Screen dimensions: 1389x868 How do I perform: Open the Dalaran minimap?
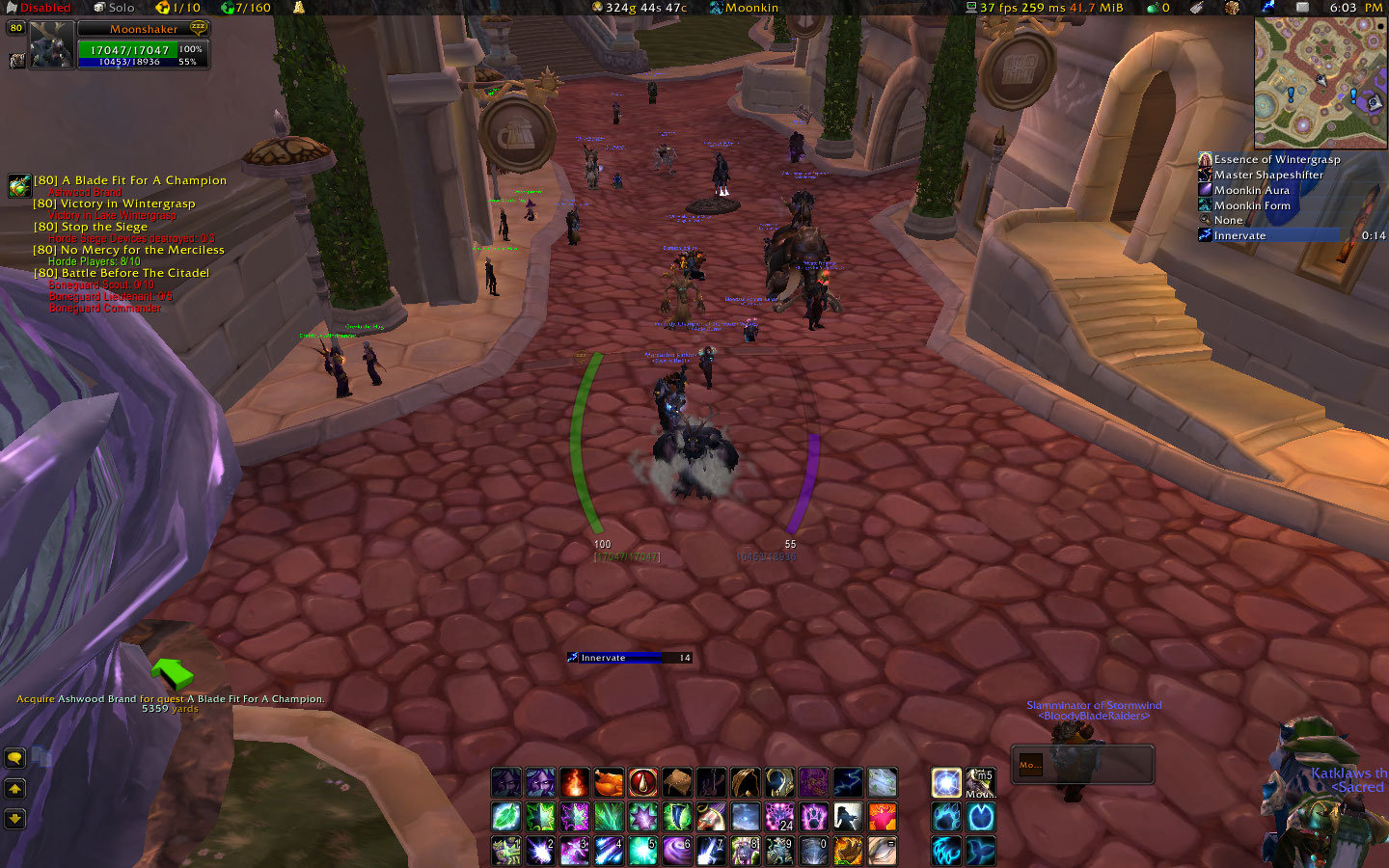click(1321, 82)
